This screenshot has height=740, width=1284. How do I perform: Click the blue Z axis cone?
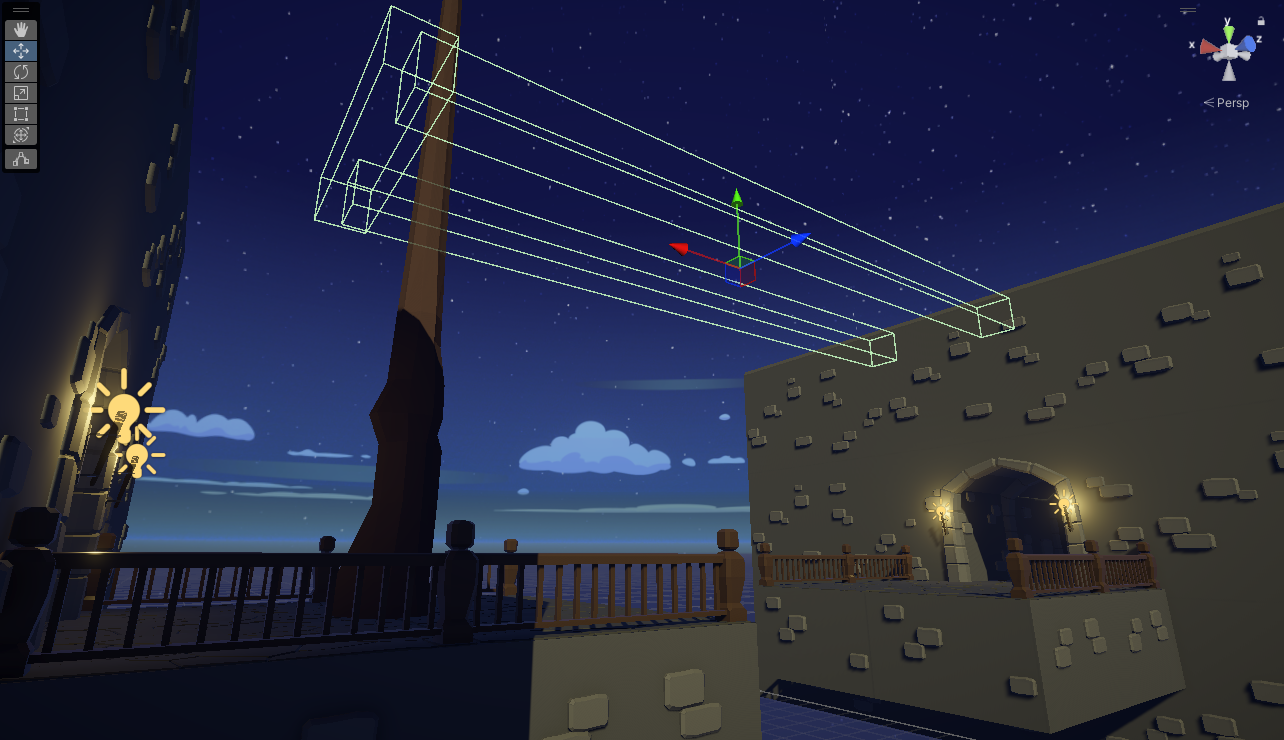[1246, 44]
